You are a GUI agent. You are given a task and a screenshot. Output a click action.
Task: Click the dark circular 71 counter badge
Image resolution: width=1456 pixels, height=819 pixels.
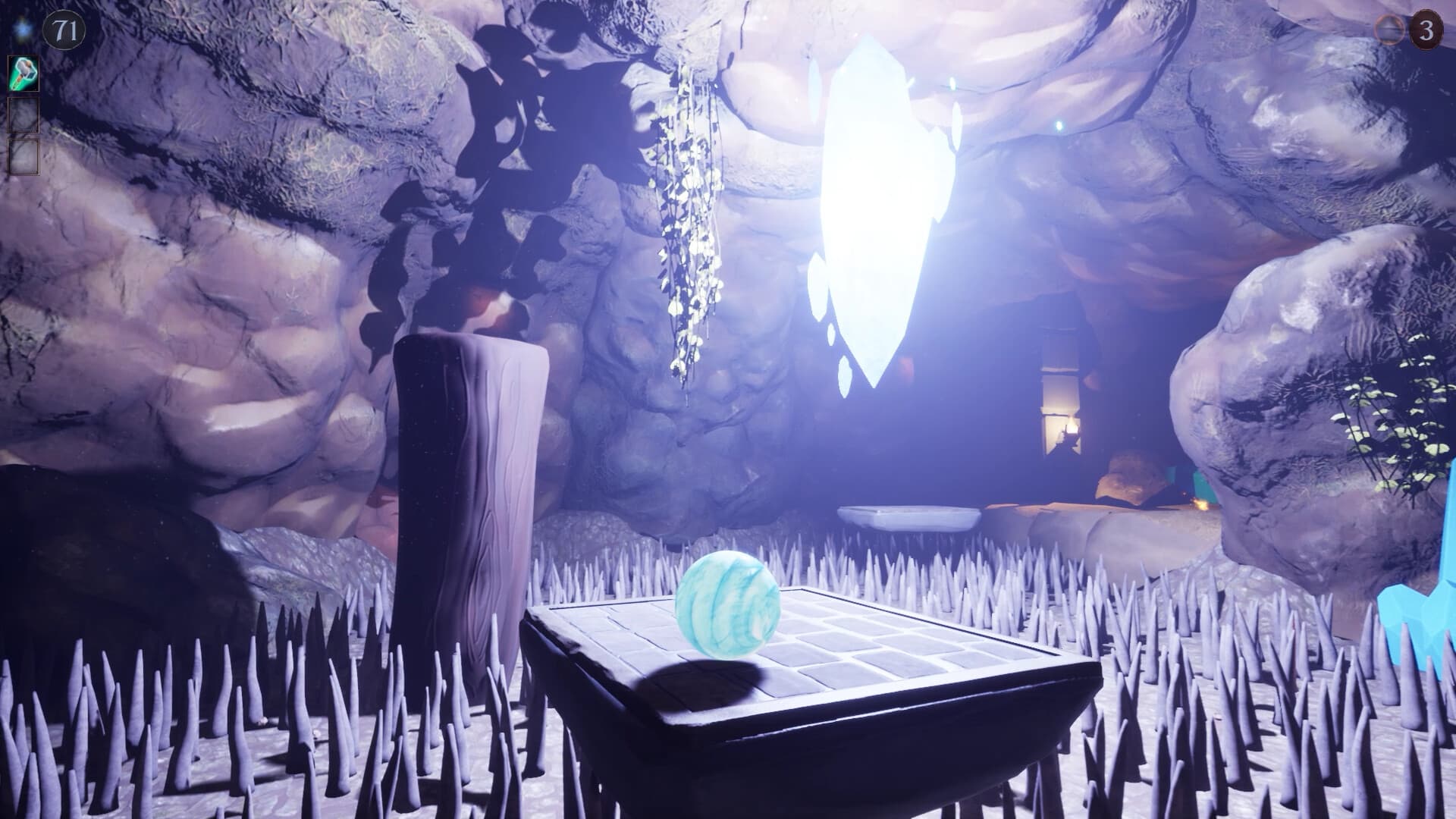(x=64, y=30)
